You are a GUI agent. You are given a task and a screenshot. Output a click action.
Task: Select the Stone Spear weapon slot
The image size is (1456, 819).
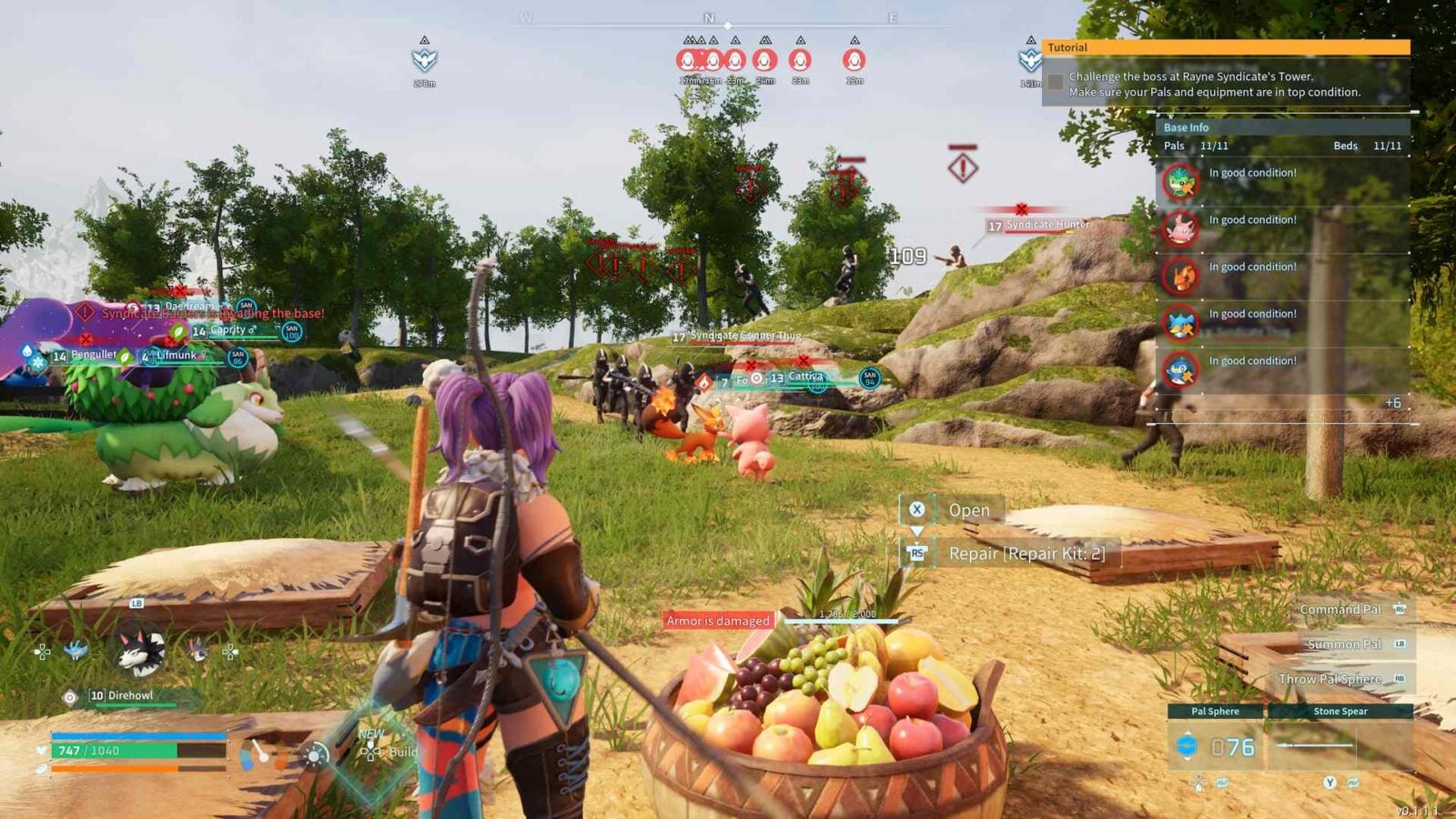click(x=1340, y=744)
